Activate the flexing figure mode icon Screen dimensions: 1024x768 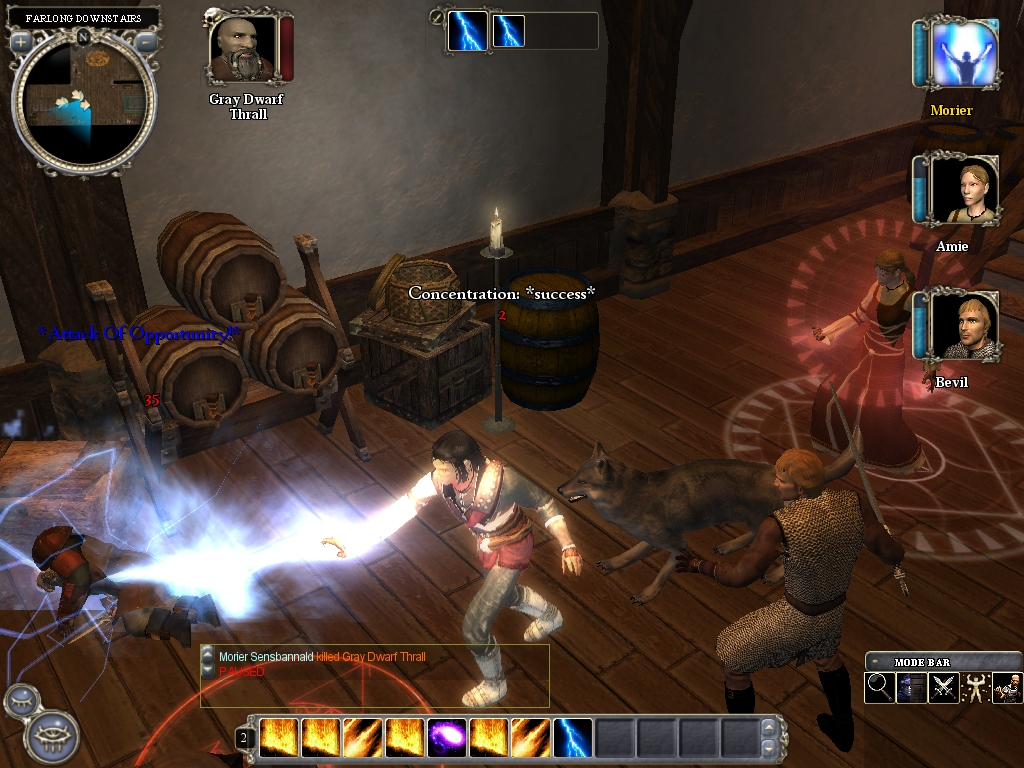[x=976, y=688]
